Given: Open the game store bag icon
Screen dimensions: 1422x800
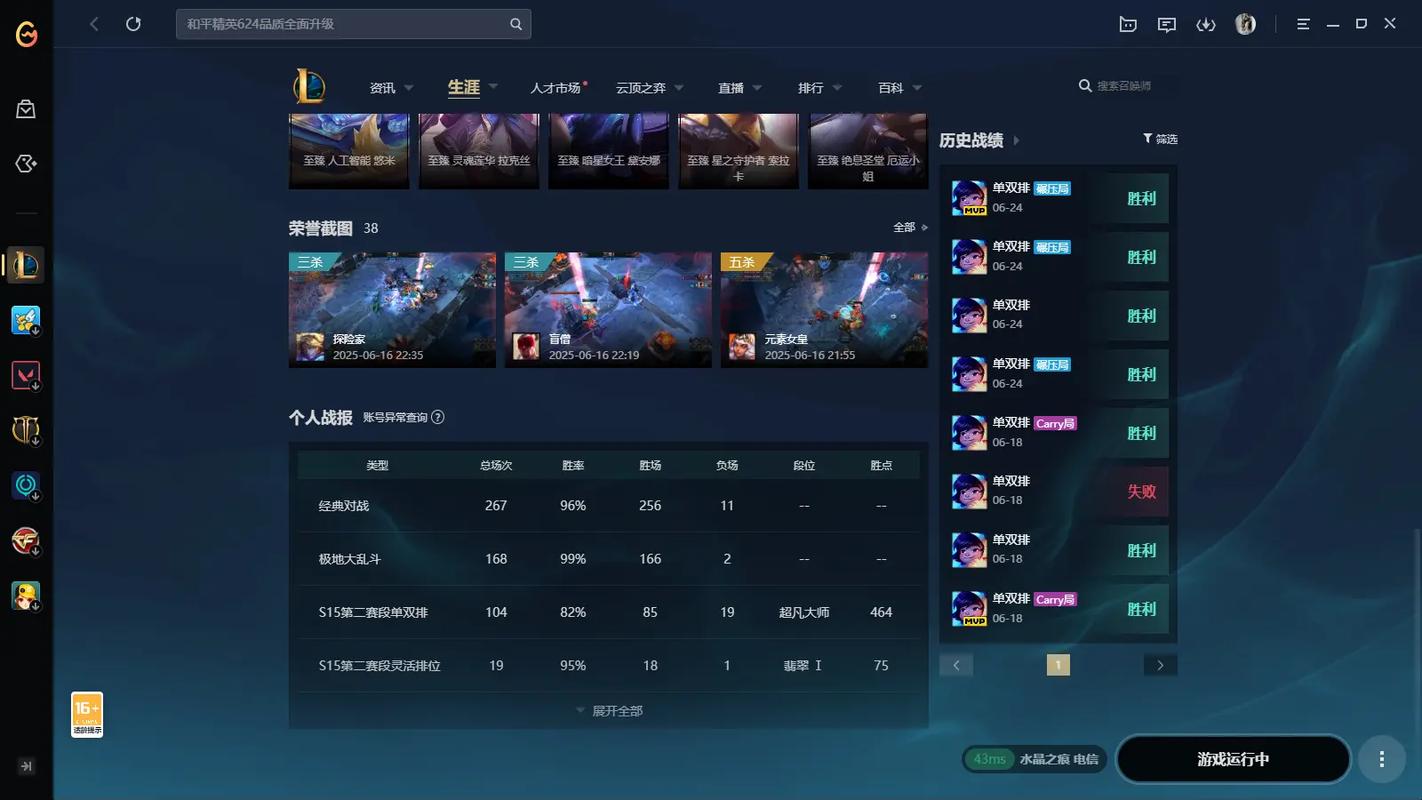Looking at the screenshot, I should [x=26, y=109].
